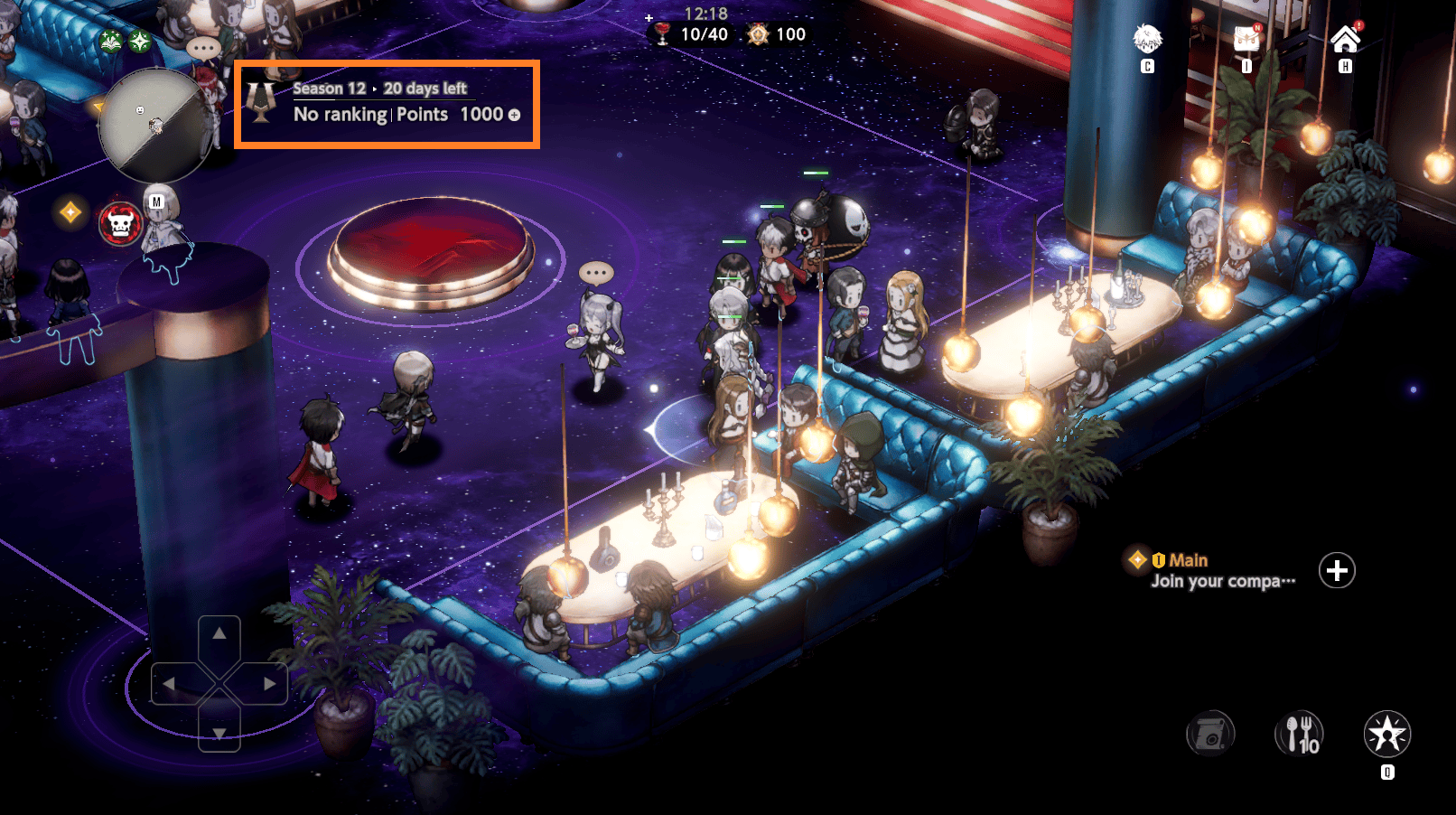Image resolution: width=1456 pixels, height=815 pixels.
Task: Tap the spoon and fork food button
Action: (1299, 734)
